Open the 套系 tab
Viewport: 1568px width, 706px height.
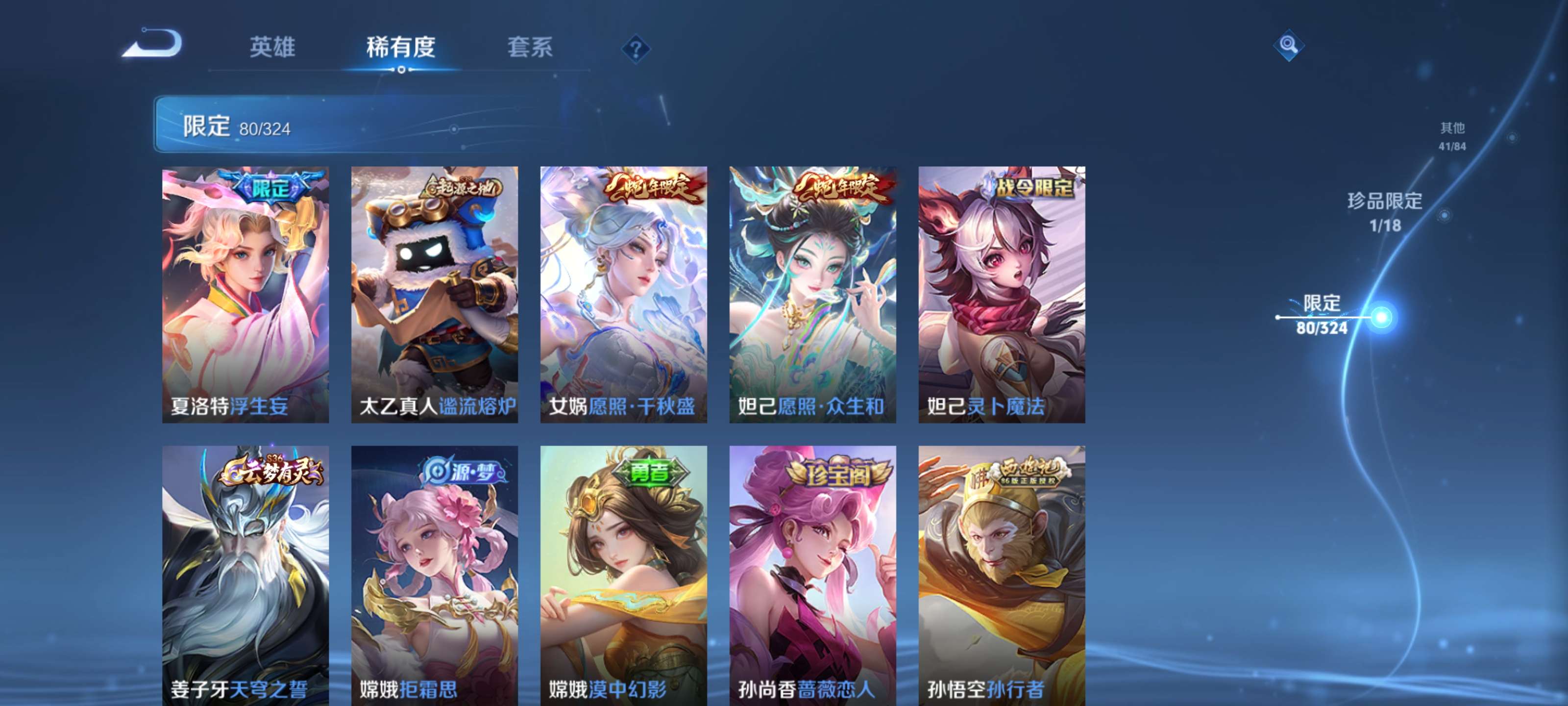[x=530, y=47]
